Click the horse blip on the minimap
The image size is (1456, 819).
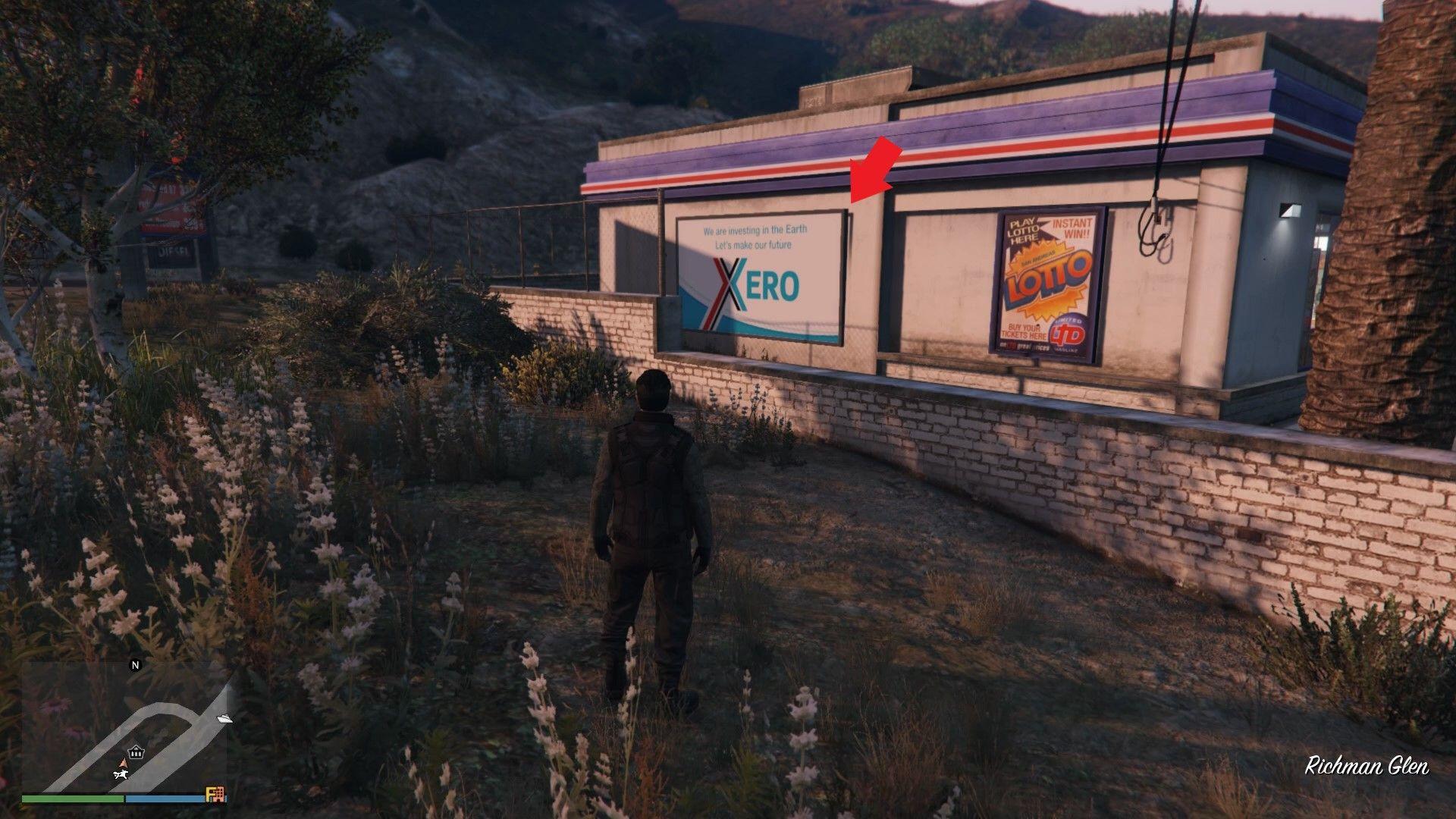coord(121,775)
